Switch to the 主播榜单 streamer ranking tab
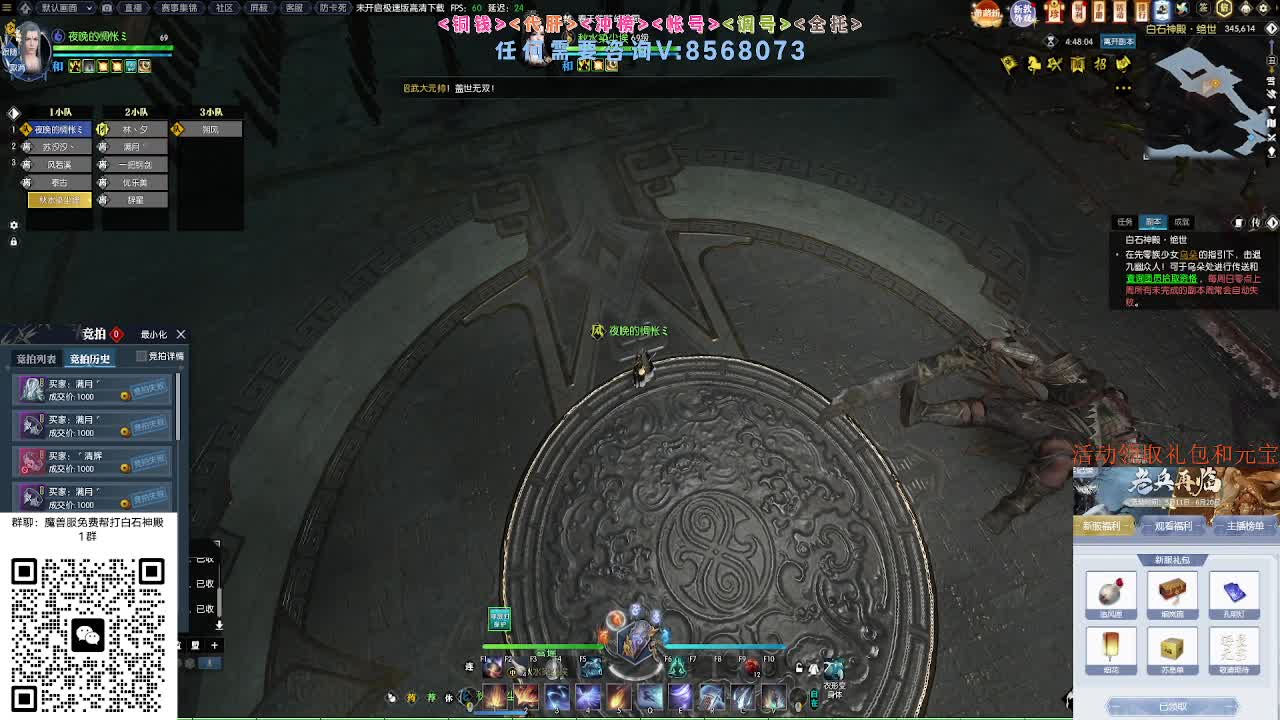Screen dimensions: 1280x720 pyautogui.click(x=1245, y=527)
